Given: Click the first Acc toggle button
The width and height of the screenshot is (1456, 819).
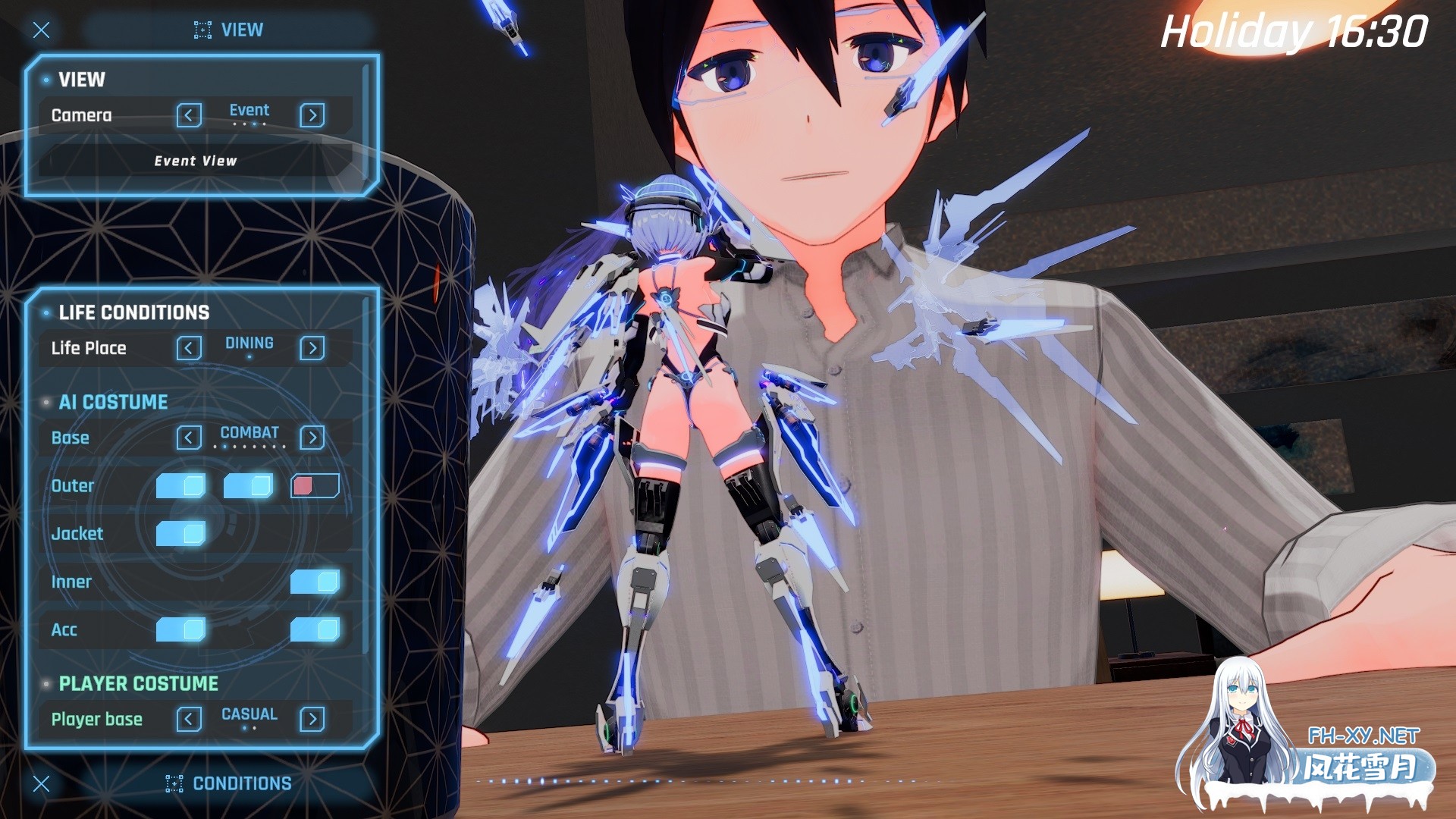Looking at the screenshot, I should [182, 629].
